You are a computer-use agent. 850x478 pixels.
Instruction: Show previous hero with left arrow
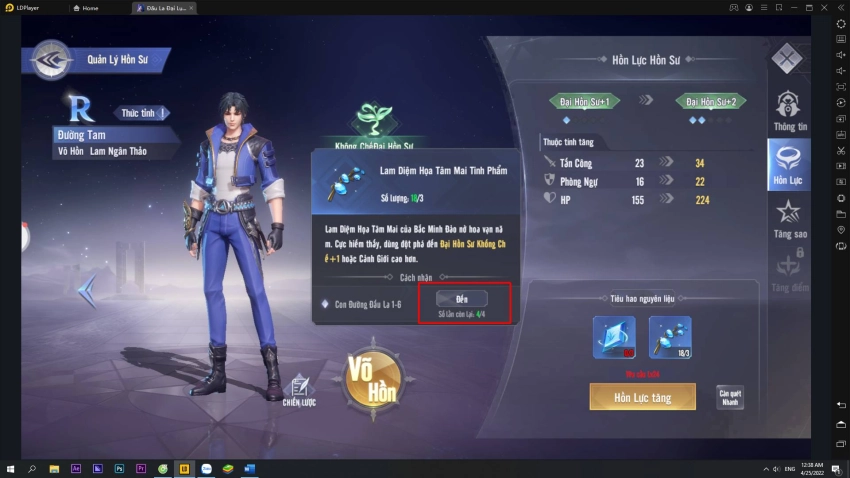88,291
